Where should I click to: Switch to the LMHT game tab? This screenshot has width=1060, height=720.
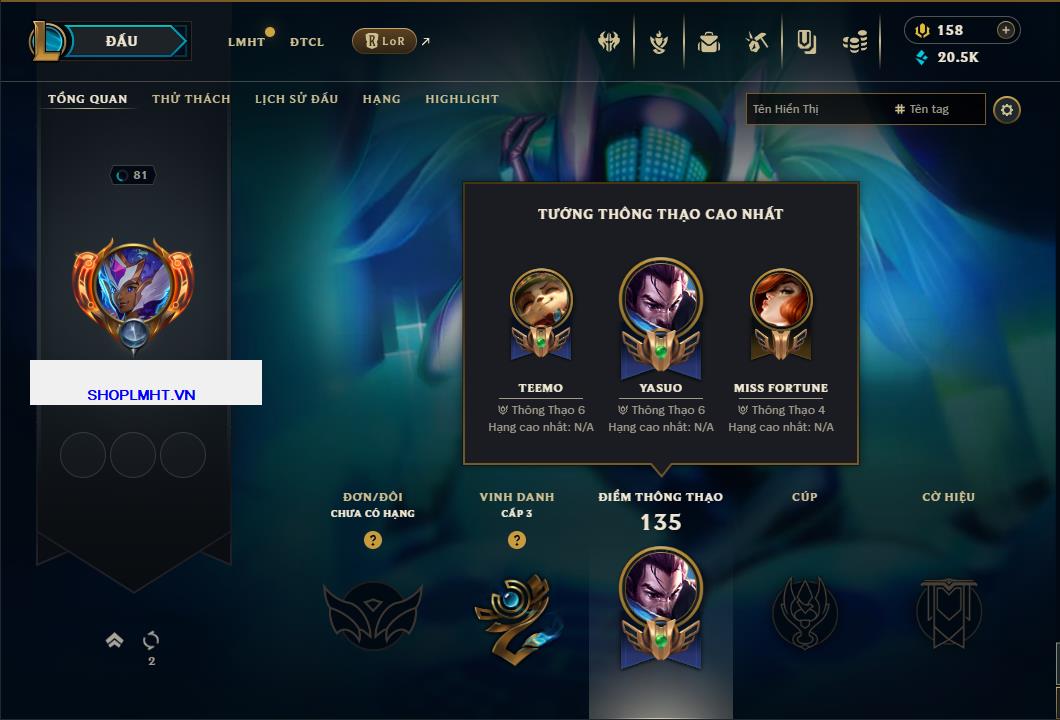[x=246, y=42]
